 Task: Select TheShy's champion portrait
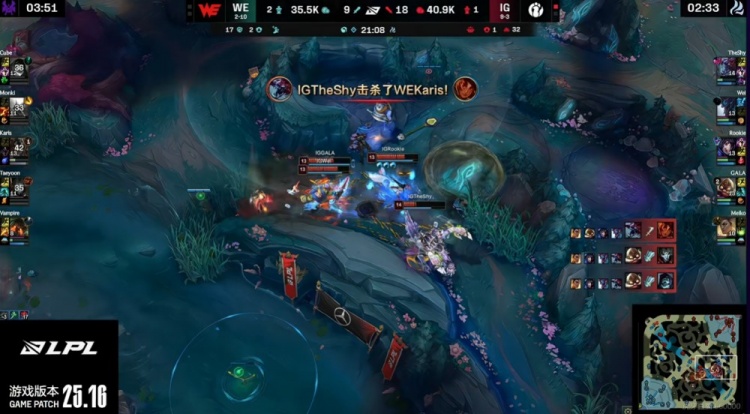pos(727,69)
